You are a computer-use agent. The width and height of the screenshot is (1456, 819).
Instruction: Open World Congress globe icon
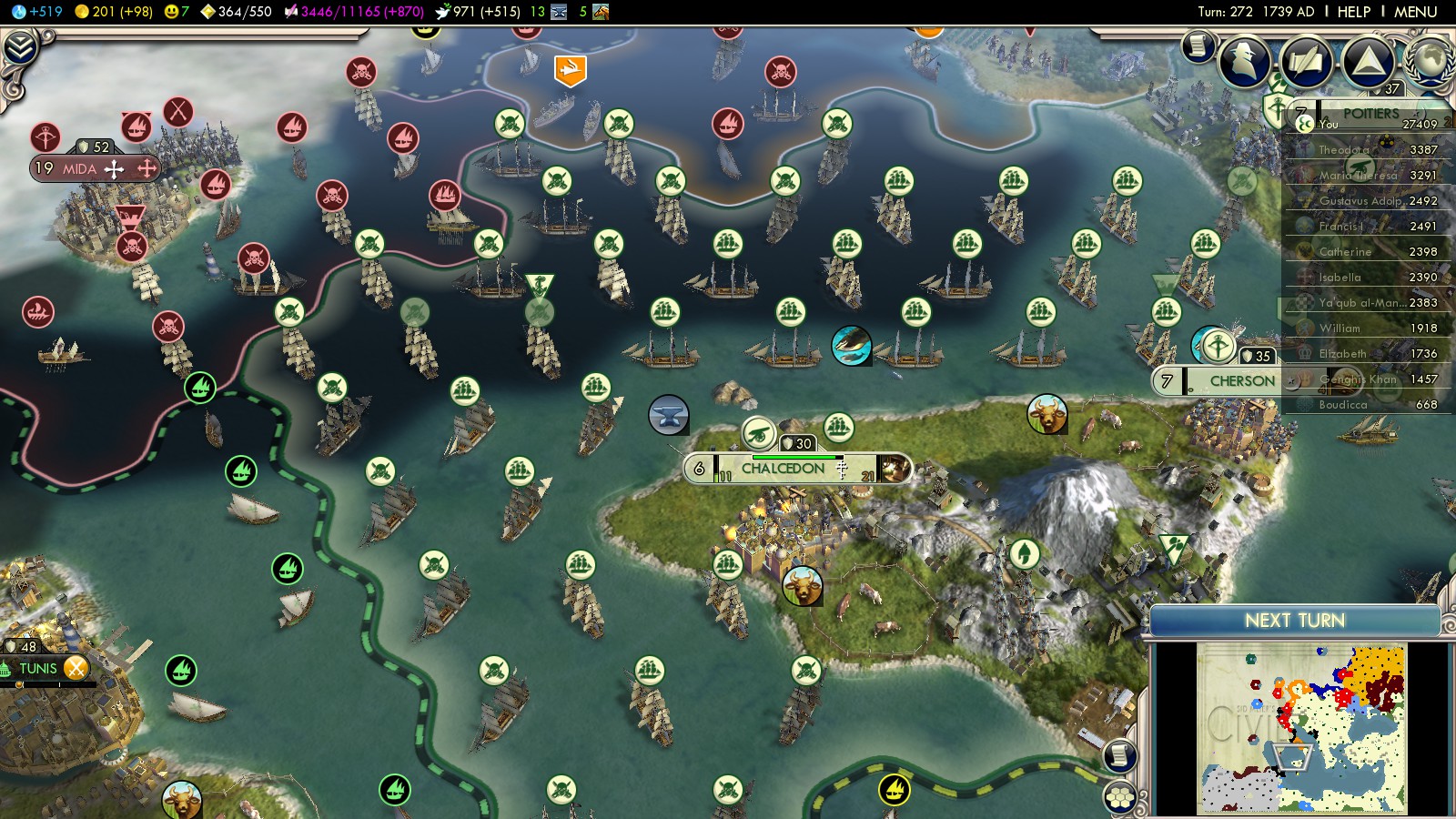1430,56
